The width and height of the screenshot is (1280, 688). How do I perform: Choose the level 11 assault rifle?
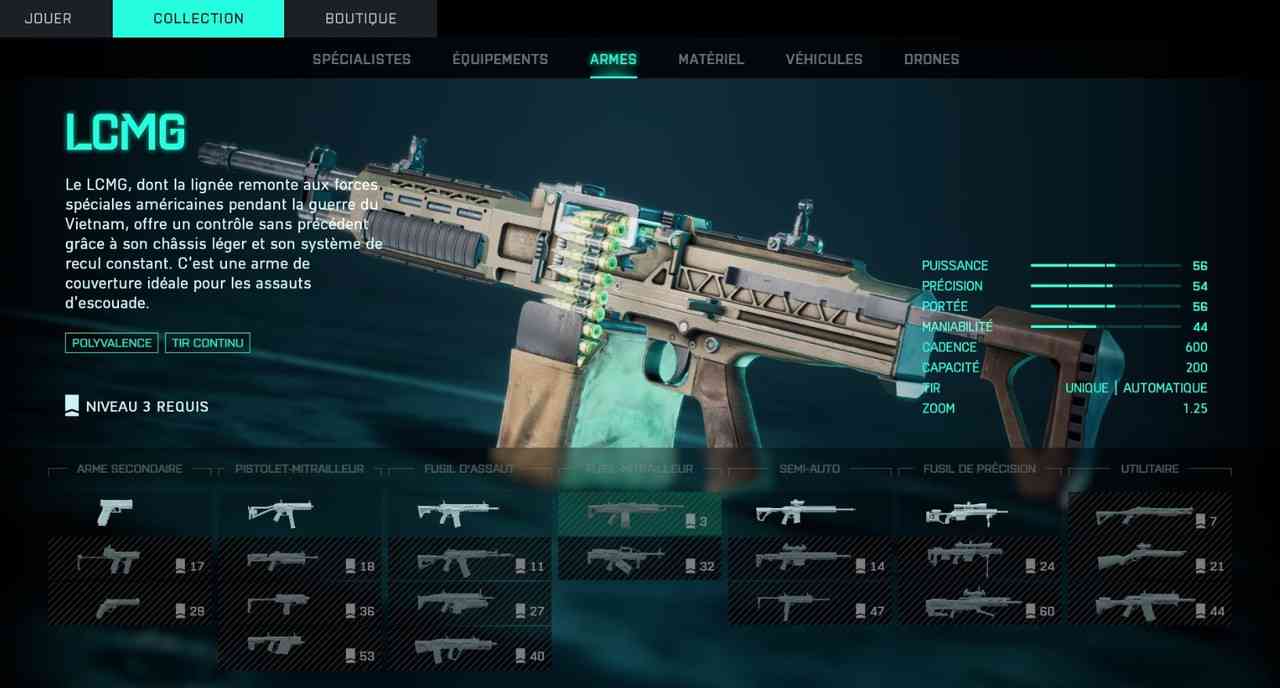click(469, 560)
